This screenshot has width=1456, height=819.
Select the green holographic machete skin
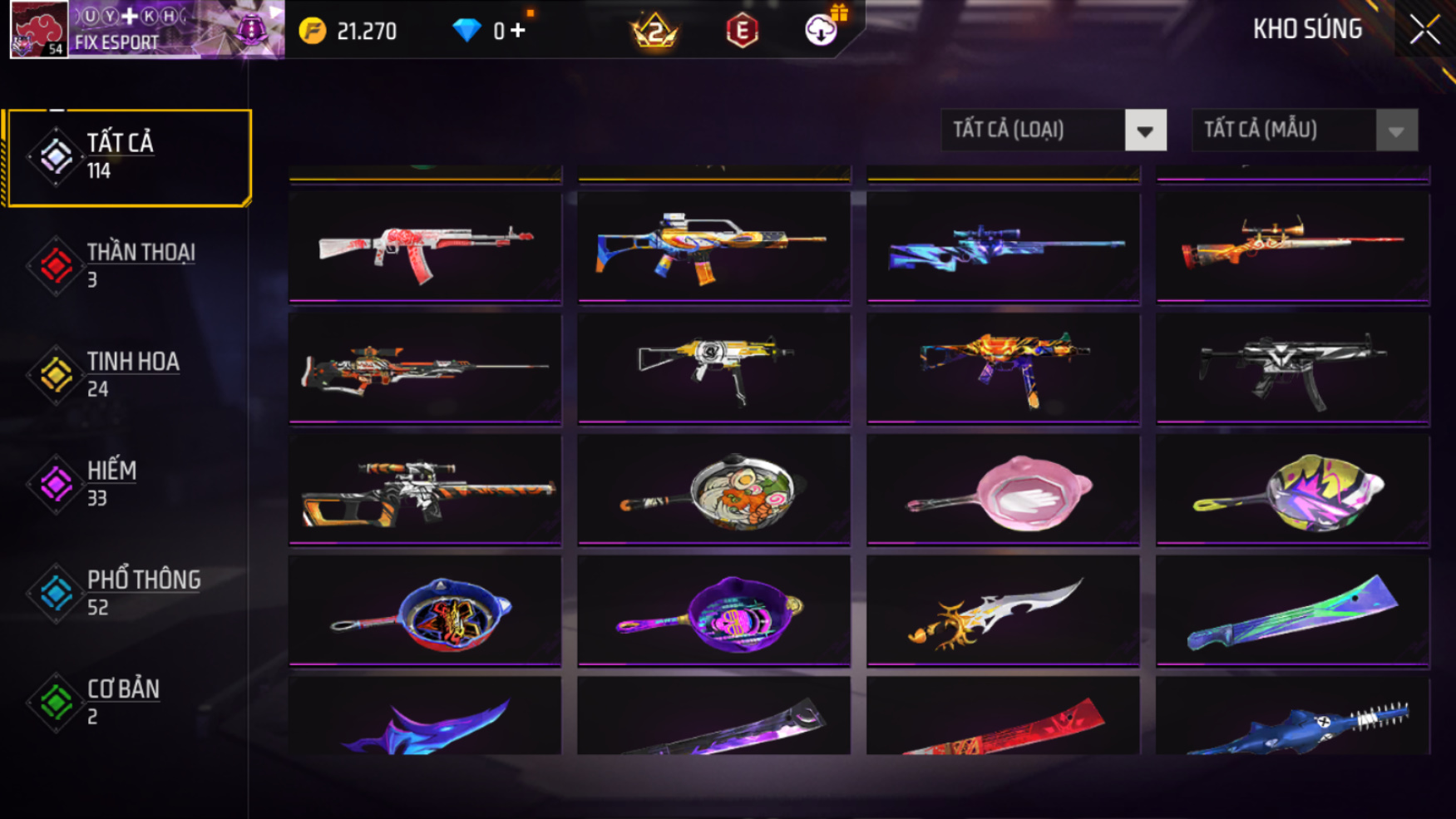pos(1292,612)
